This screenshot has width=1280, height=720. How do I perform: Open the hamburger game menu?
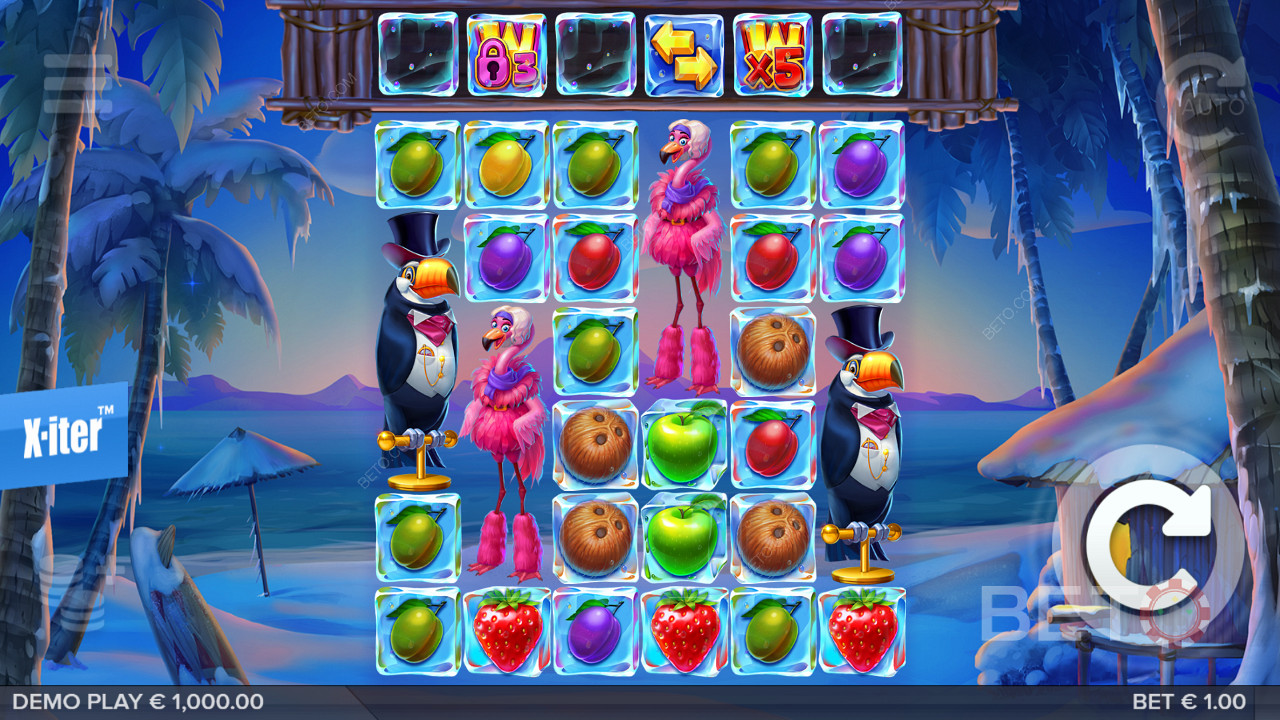77,84
